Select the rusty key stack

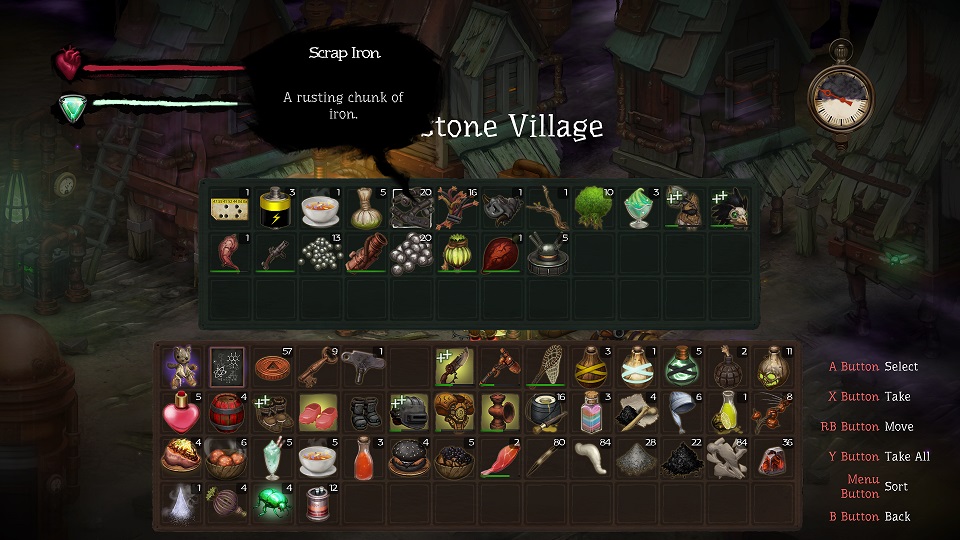[x=318, y=367]
